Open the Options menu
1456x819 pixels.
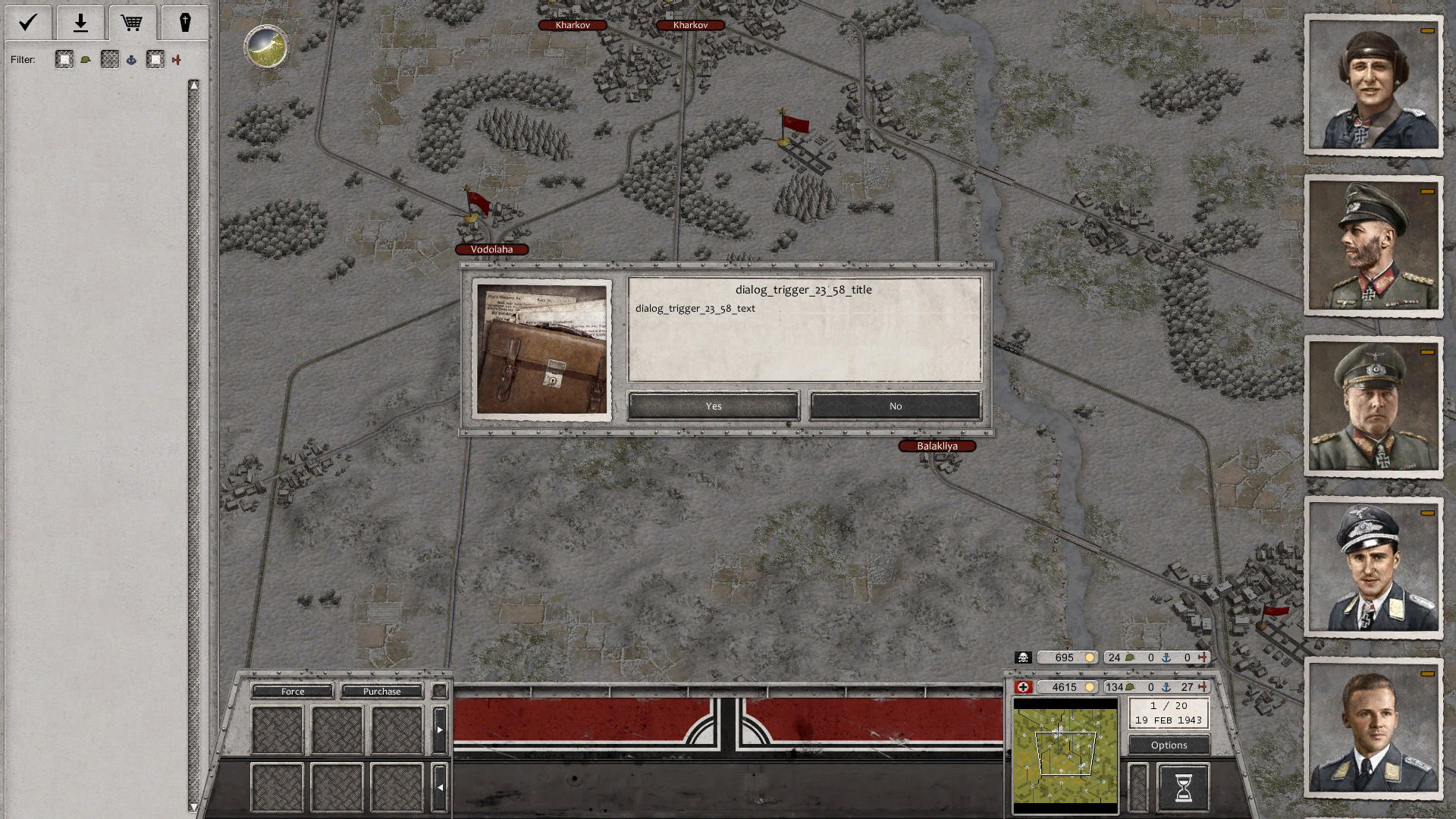(x=1168, y=745)
